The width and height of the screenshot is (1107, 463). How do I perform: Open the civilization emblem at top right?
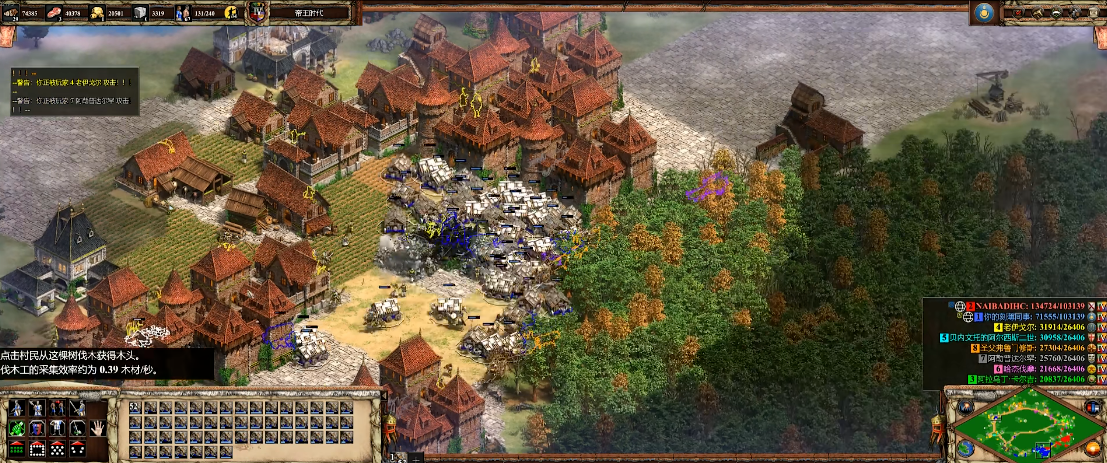coord(983,12)
